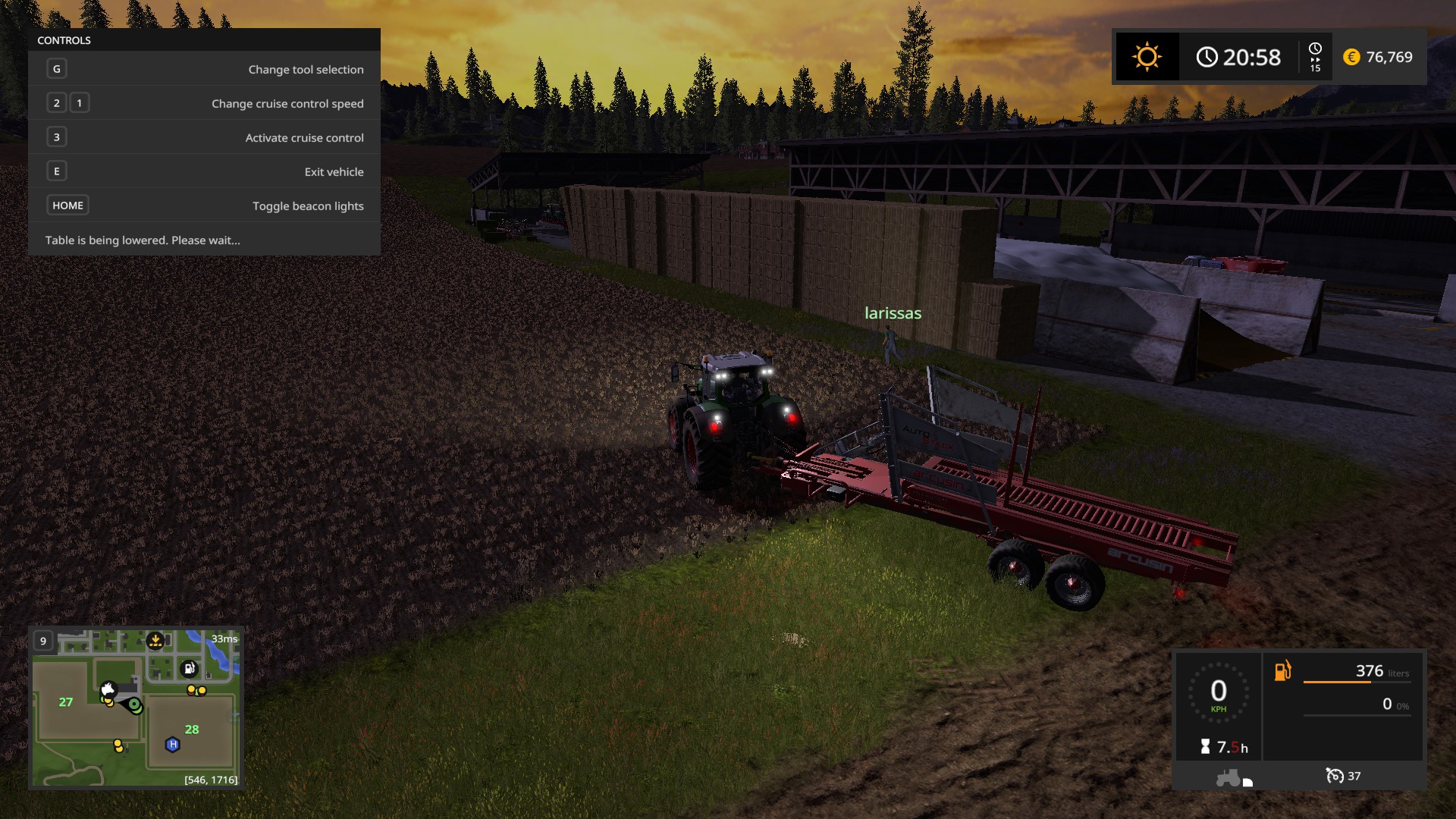
Task: Click the cow marker on the minimap
Action: (108, 689)
